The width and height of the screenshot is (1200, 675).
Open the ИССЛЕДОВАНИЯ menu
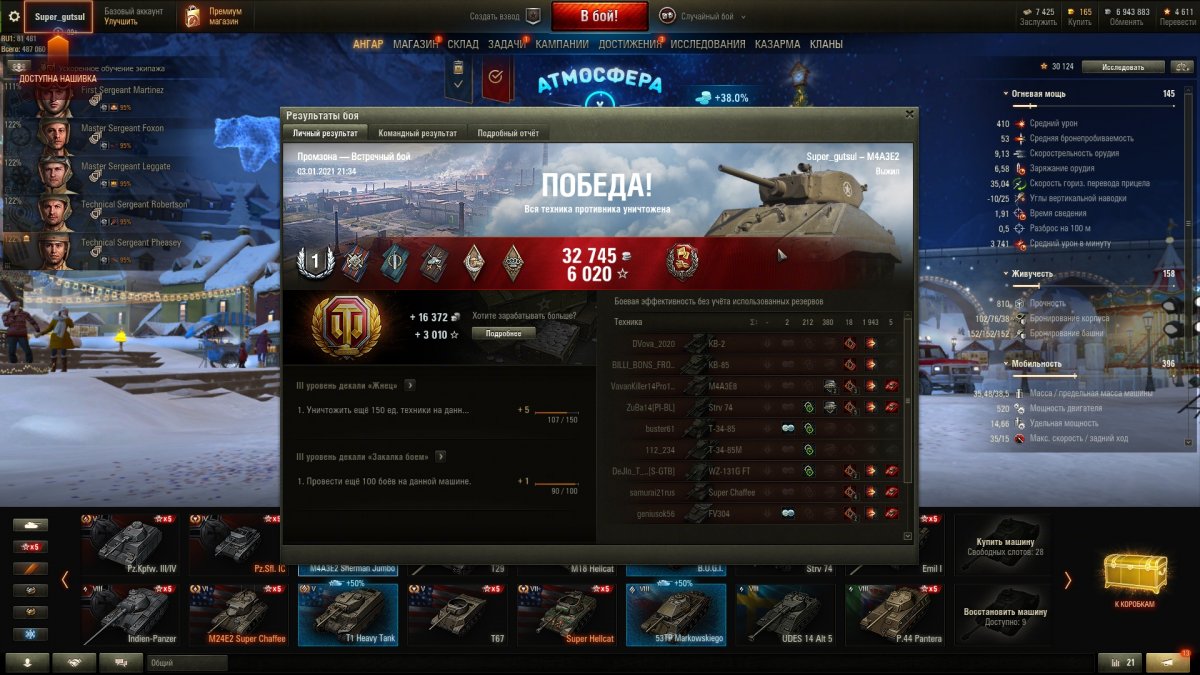pyautogui.click(x=708, y=44)
